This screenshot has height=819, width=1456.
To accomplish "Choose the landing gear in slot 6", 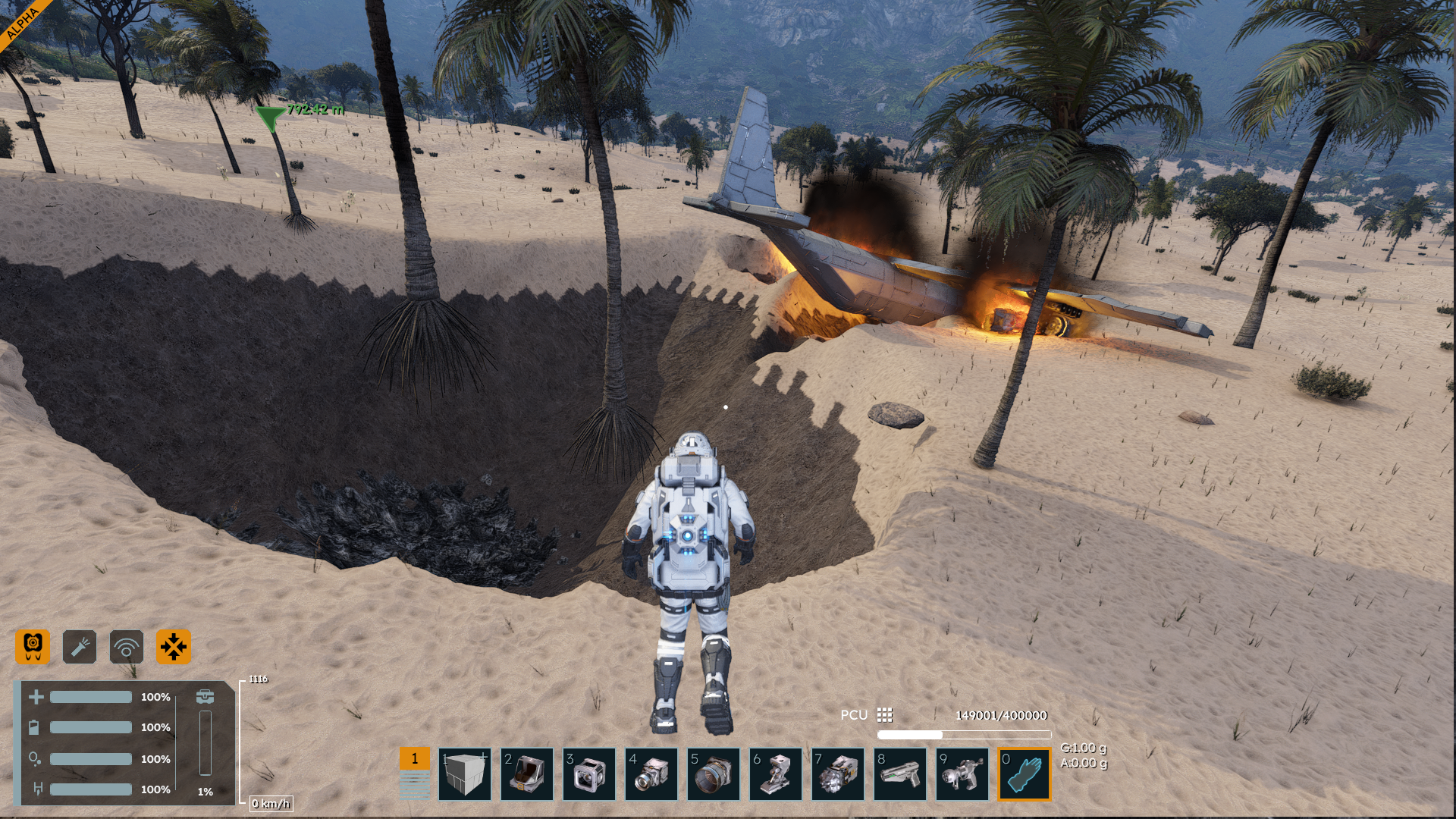I will [776, 774].
